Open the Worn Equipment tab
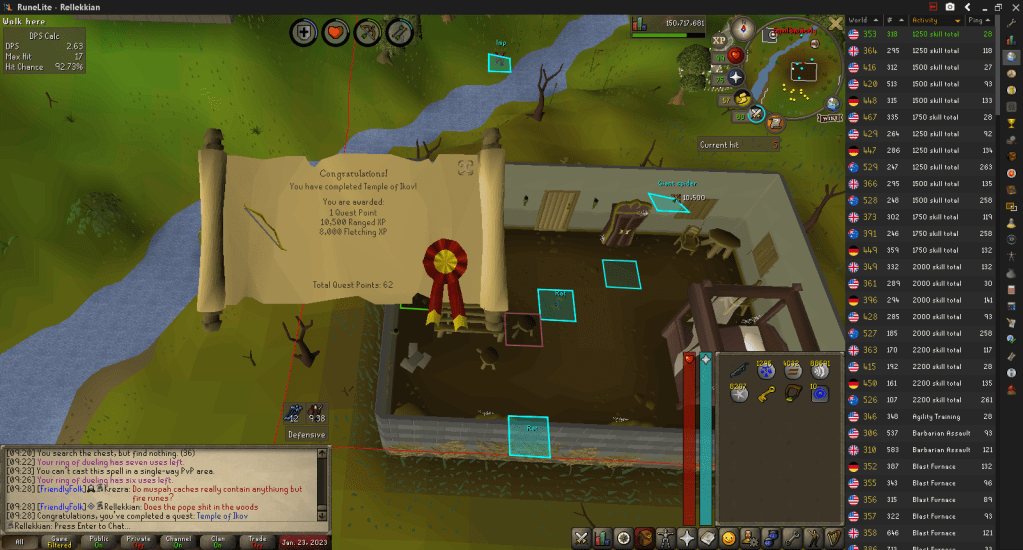 [x=666, y=538]
